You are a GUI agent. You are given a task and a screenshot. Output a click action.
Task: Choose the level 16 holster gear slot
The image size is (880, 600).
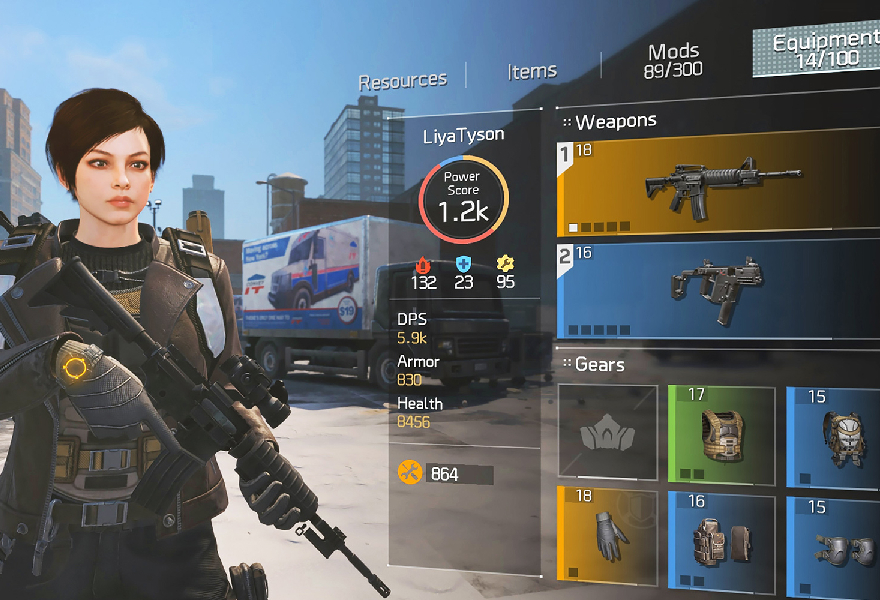[721, 537]
